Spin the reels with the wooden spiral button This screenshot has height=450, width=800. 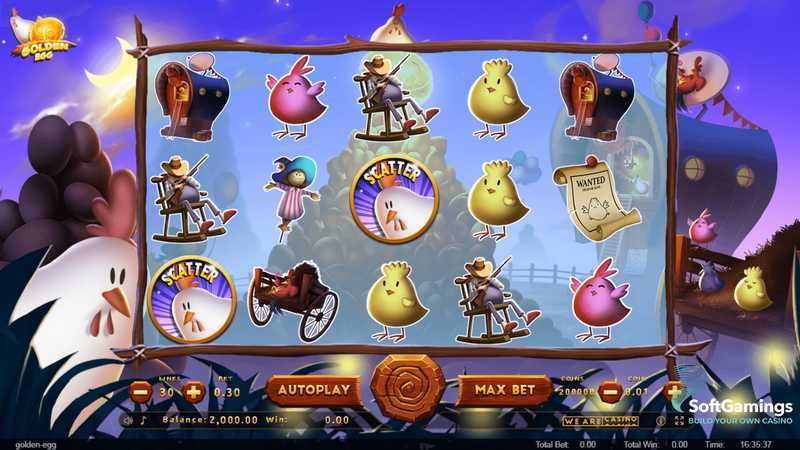[x=407, y=388]
